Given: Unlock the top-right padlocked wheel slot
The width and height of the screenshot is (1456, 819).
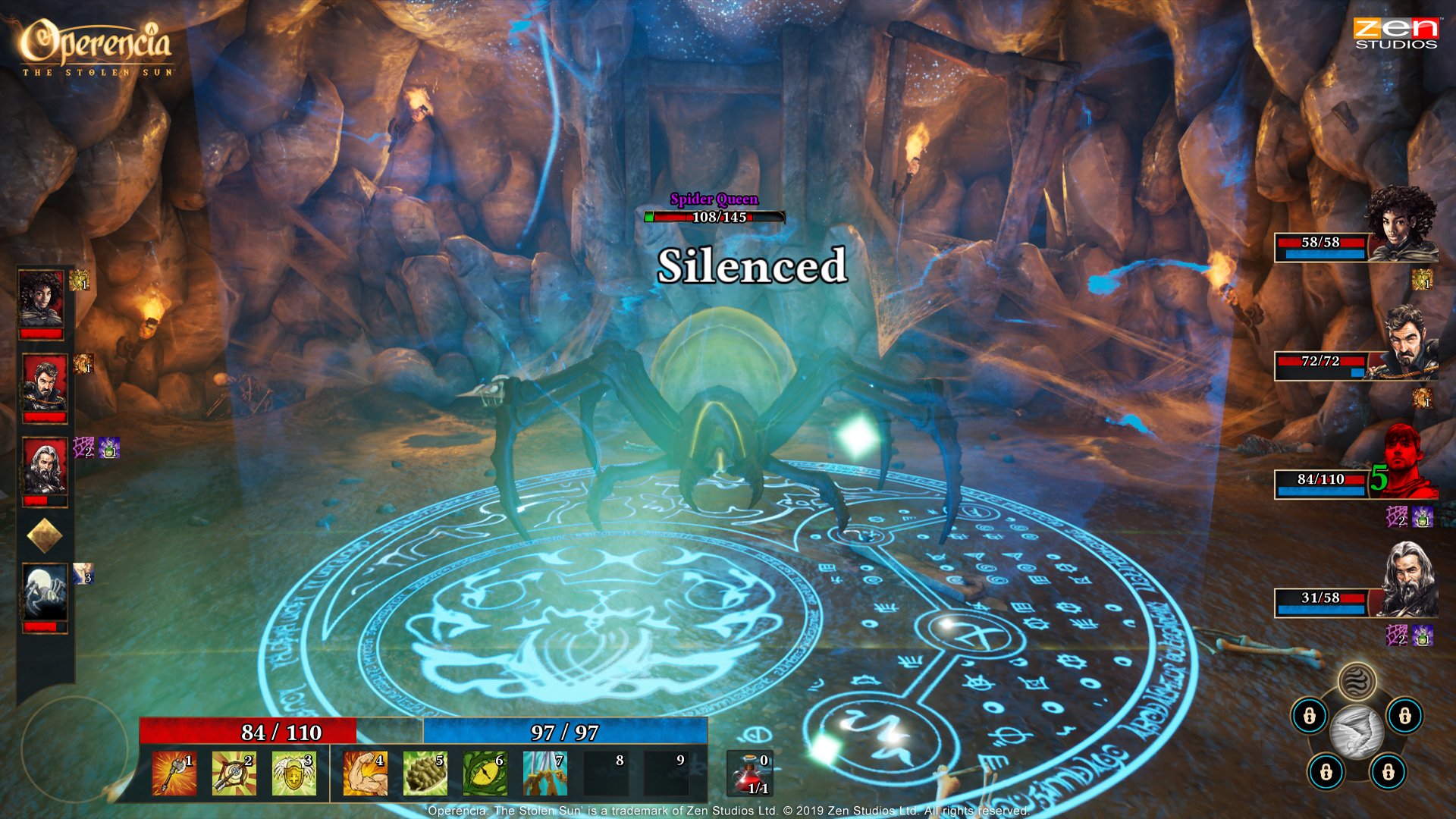Looking at the screenshot, I should (1405, 717).
